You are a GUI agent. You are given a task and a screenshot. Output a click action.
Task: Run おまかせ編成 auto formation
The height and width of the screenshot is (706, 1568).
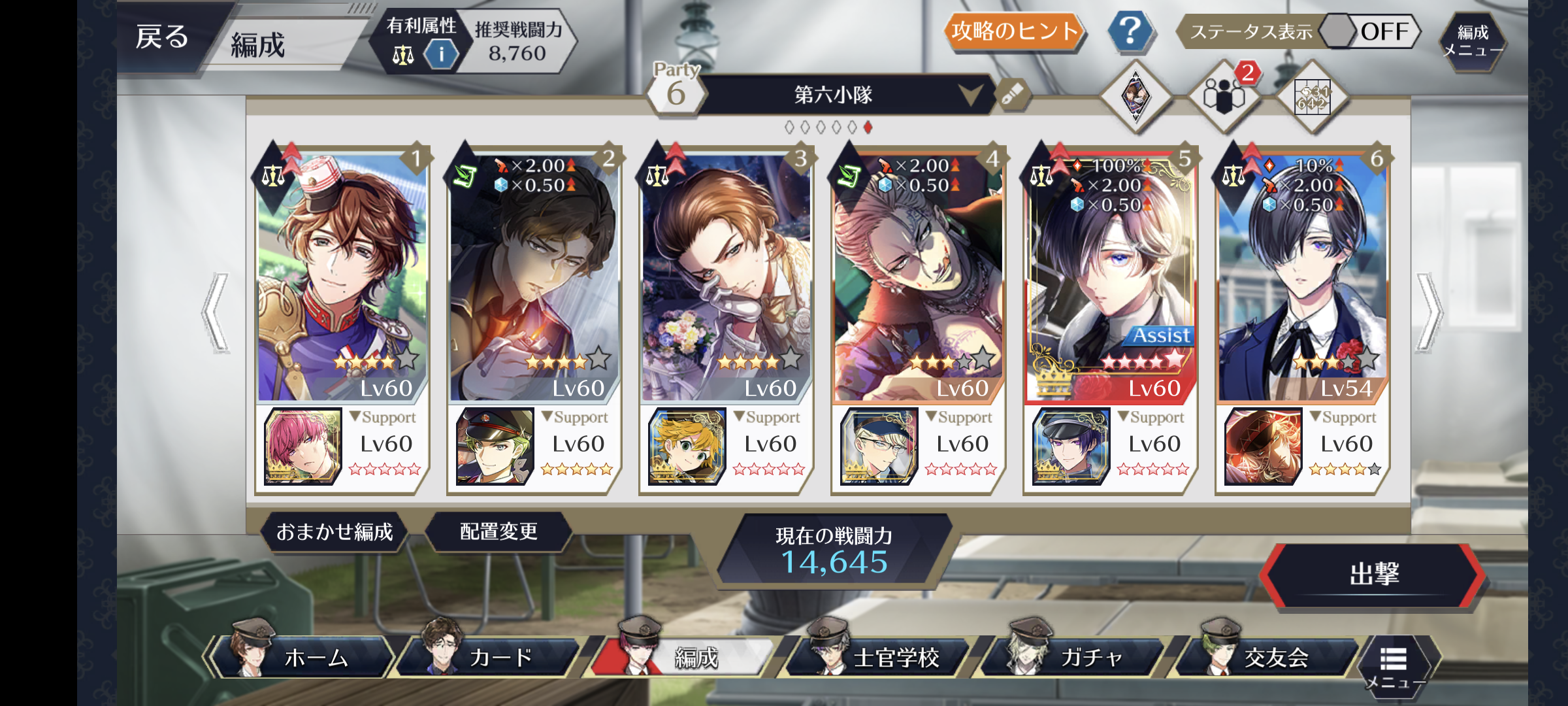[x=335, y=532]
